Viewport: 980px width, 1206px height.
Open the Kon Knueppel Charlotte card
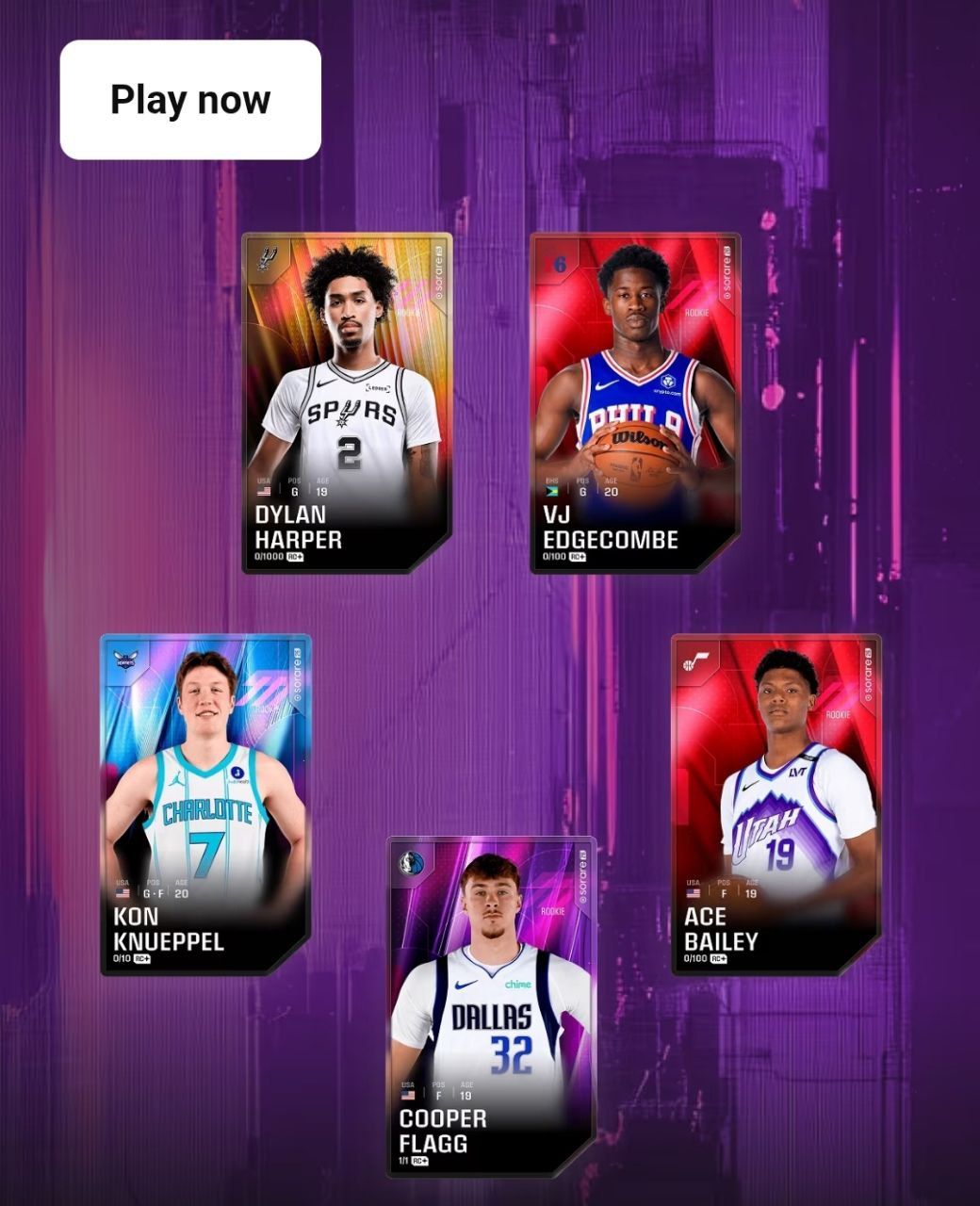click(205, 805)
